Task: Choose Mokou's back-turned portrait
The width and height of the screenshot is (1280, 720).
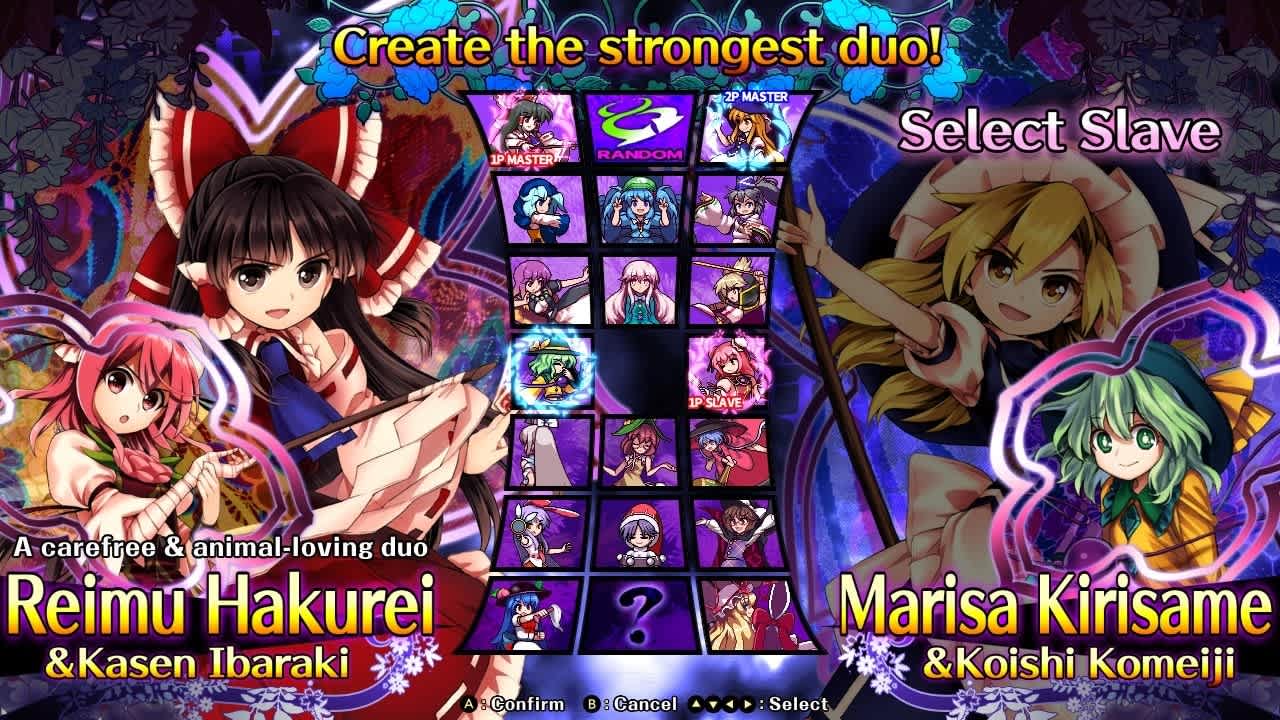Action: (540, 452)
